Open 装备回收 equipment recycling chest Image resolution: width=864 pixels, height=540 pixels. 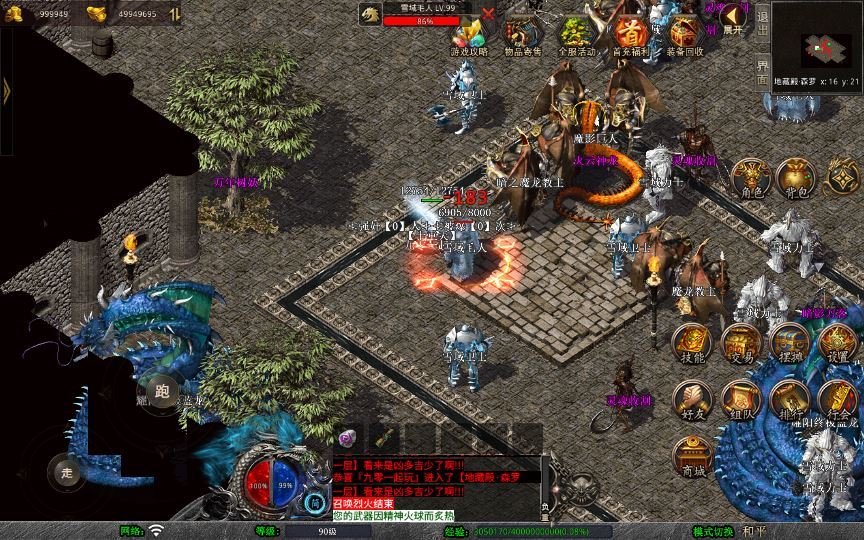tap(685, 35)
